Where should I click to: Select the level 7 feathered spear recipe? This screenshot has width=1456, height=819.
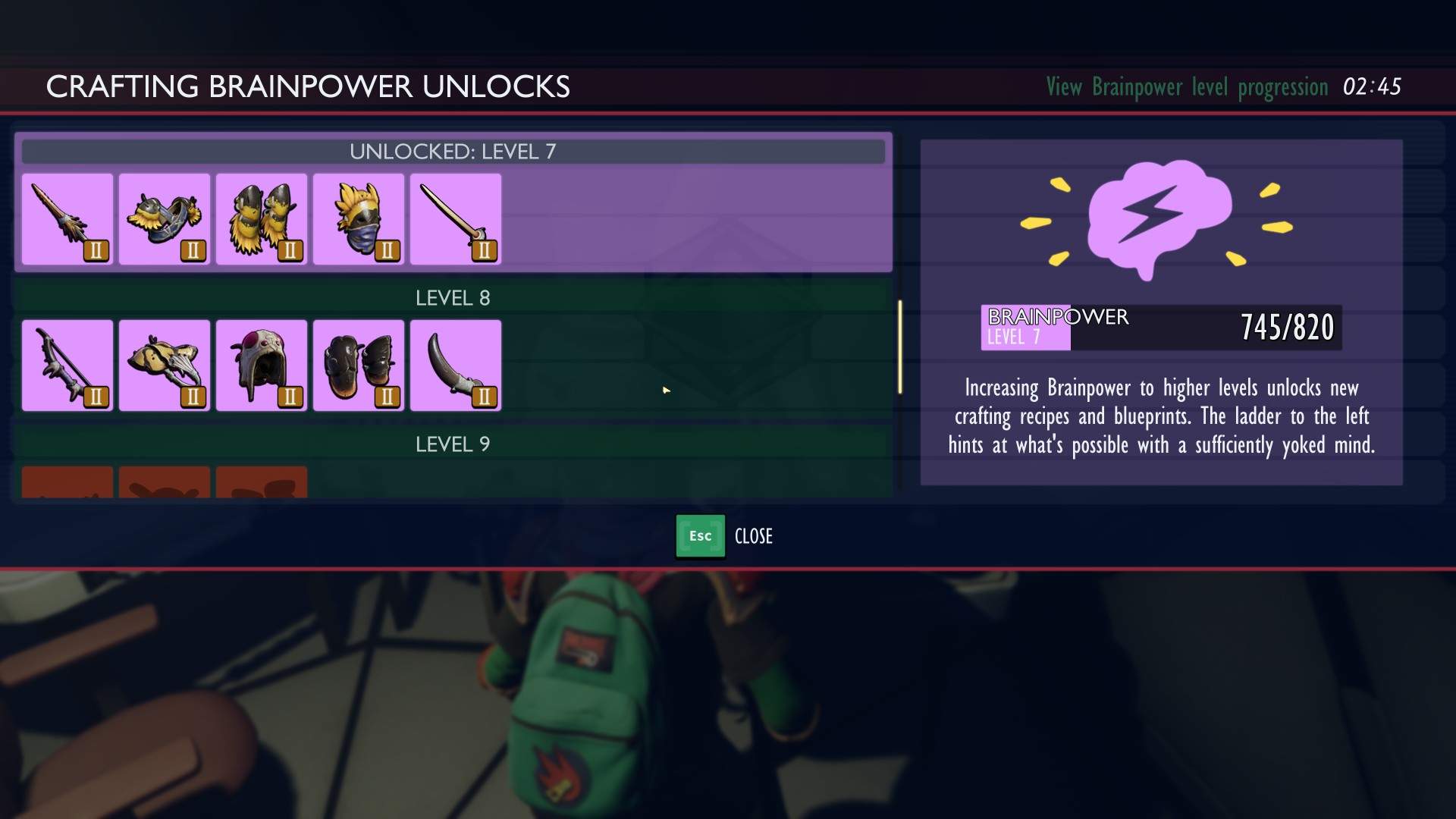click(67, 219)
